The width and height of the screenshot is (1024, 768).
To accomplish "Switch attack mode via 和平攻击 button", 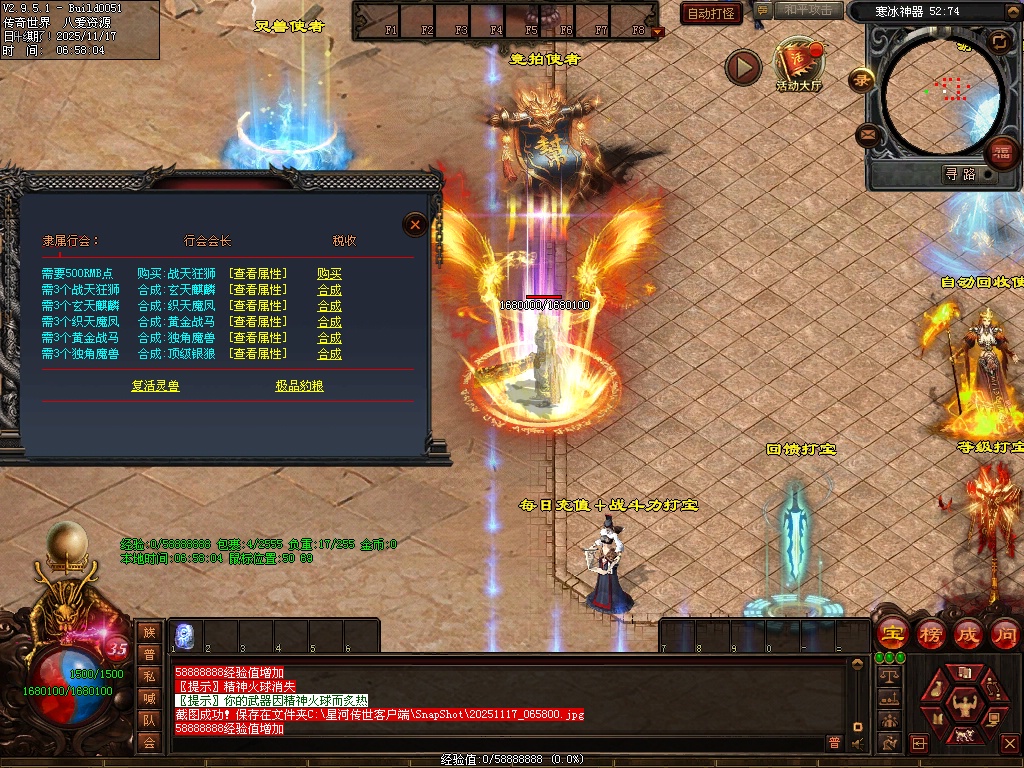I will tap(809, 11).
